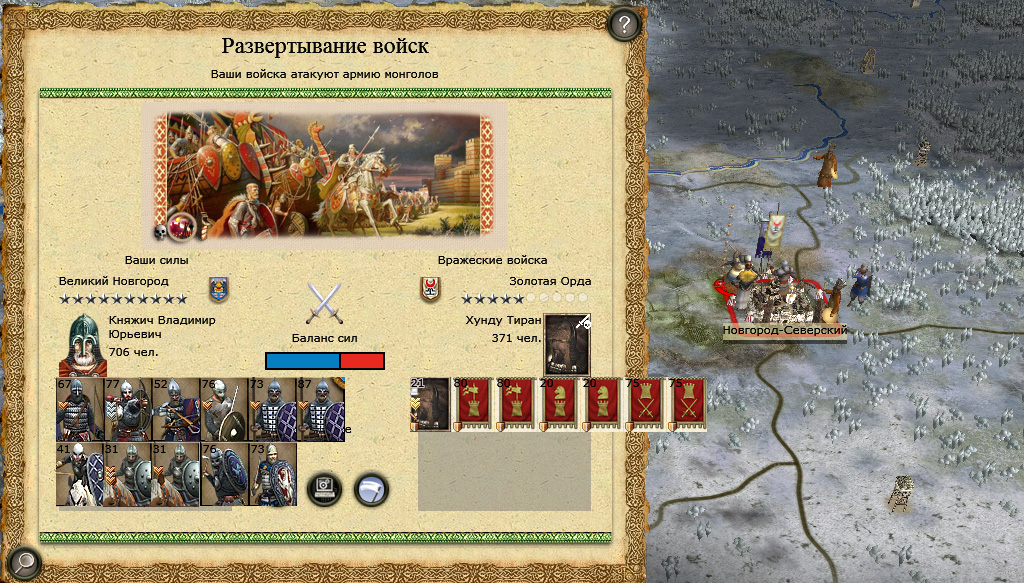Select the enemy general Hundu Tiran portrait
This screenshot has width=1024, height=583.
[x=567, y=344]
